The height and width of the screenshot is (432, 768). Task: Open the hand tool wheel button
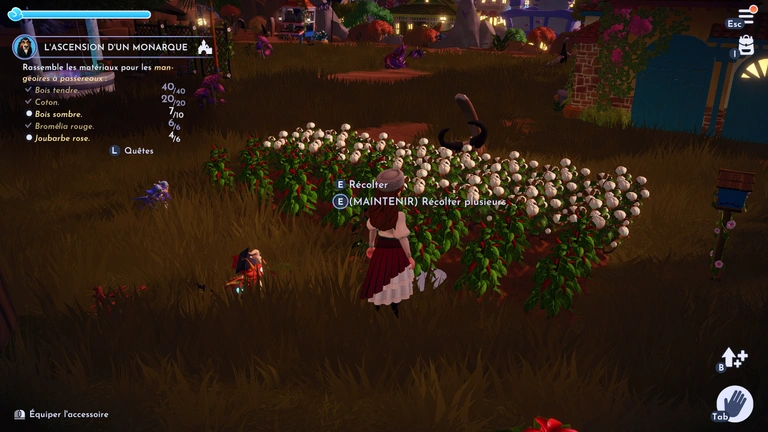[x=735, y=403]
